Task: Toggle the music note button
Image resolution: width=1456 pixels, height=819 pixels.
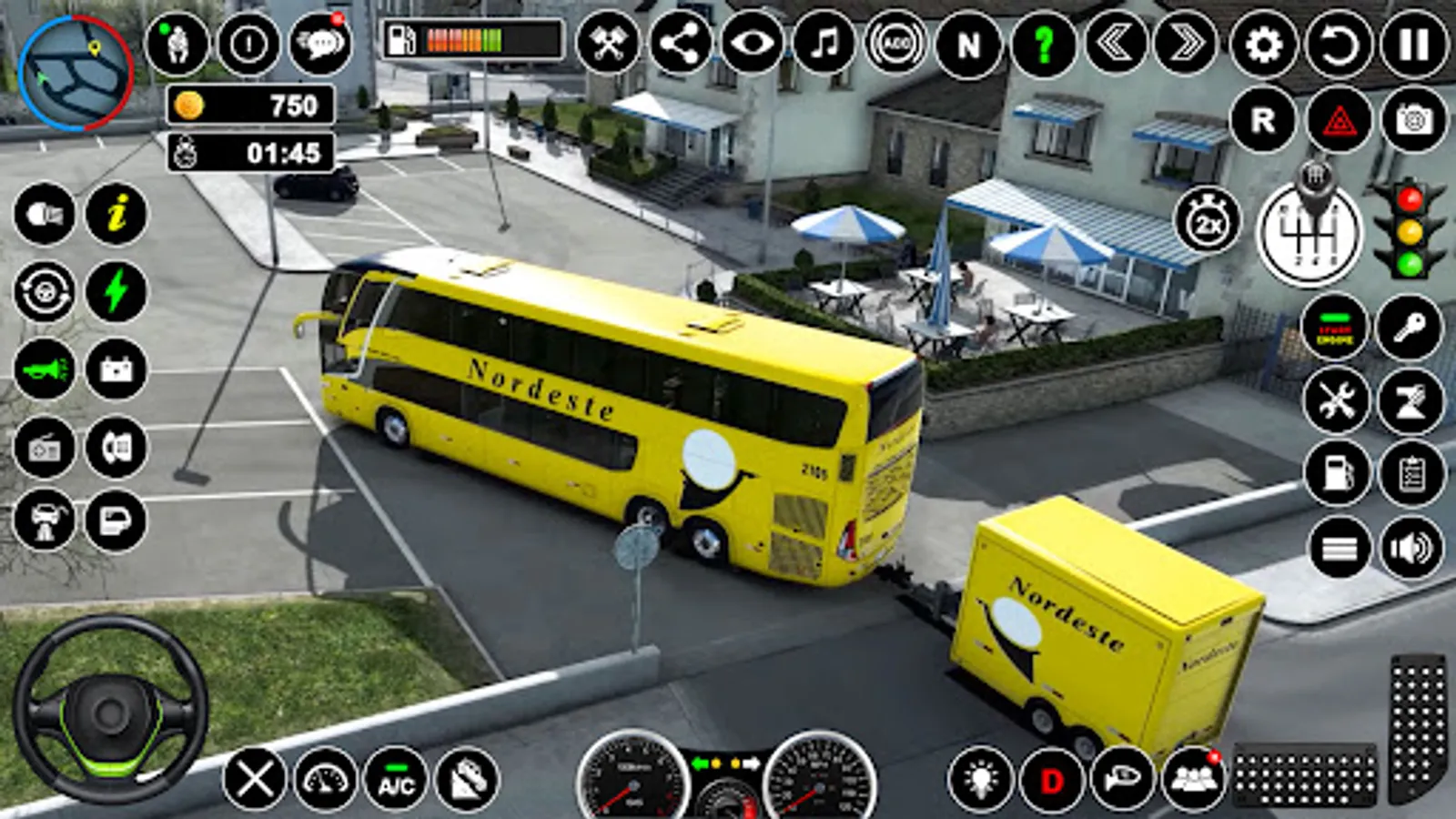Action: click(x=824, y=44)
